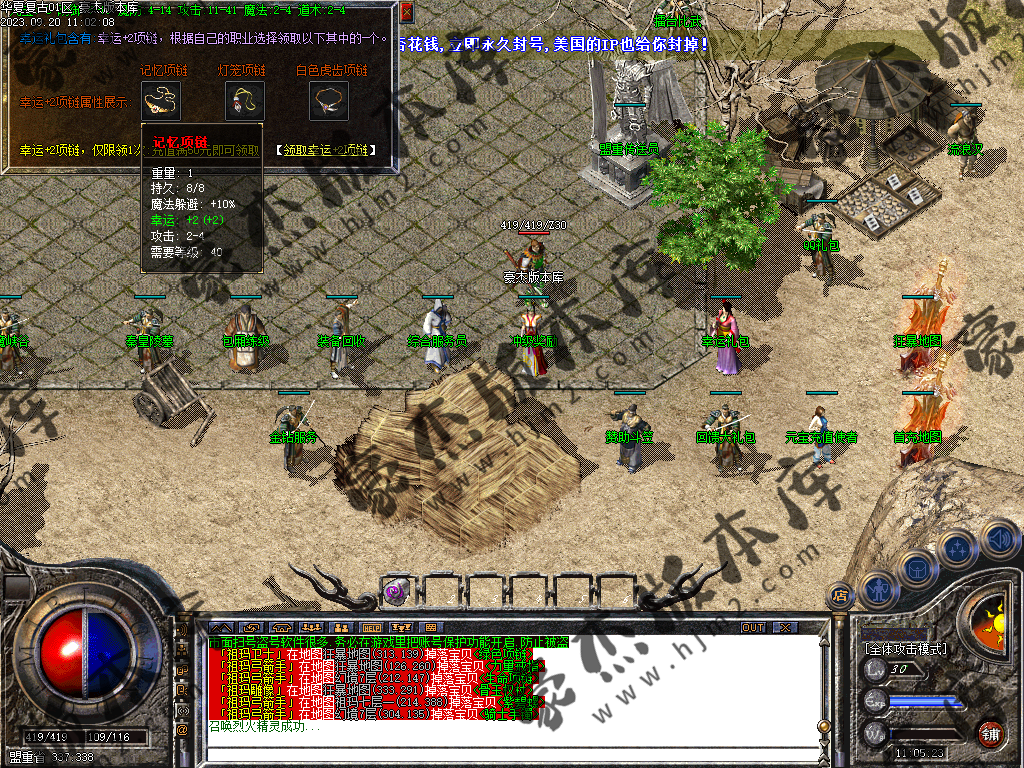Open the skills sparkle round button
Screen dimensions: 1024x768
(x=957, y=549)
